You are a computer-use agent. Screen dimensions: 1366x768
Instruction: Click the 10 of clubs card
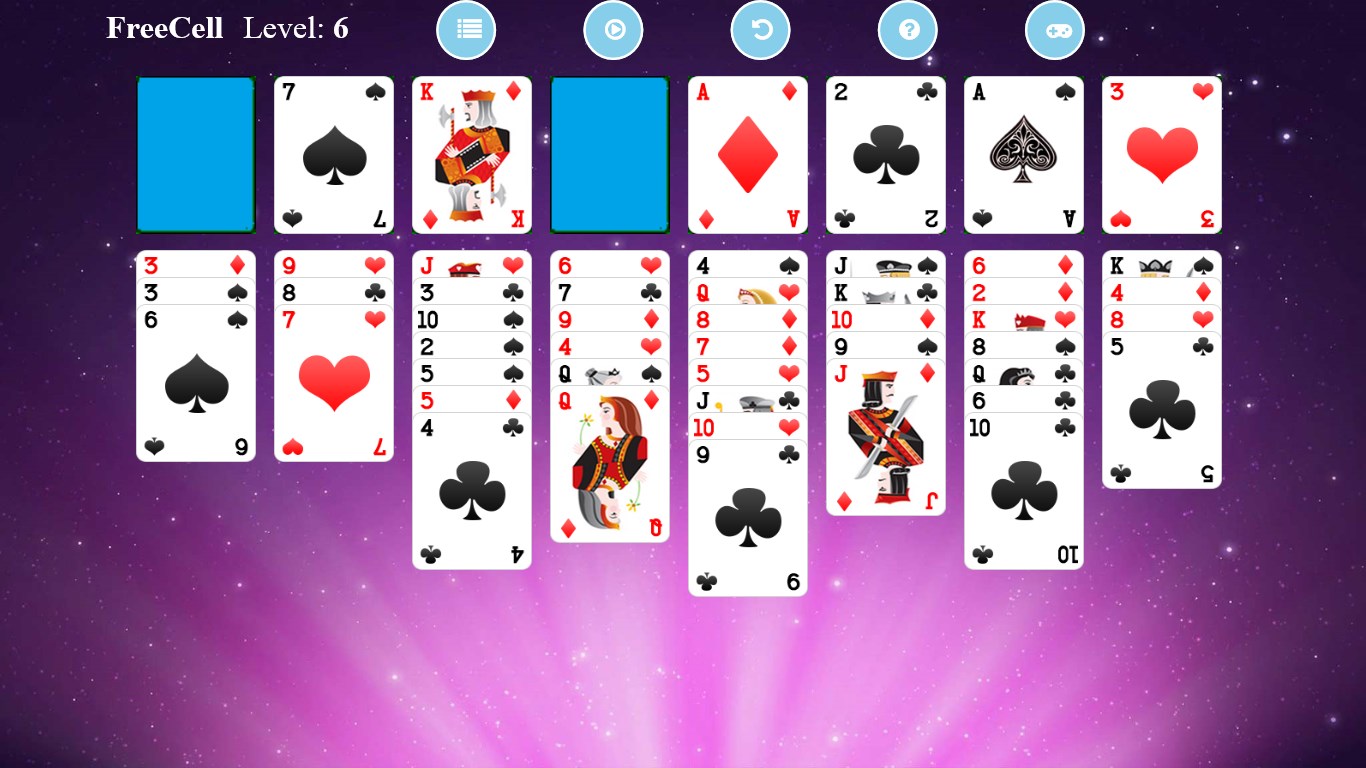(1023, 490)
